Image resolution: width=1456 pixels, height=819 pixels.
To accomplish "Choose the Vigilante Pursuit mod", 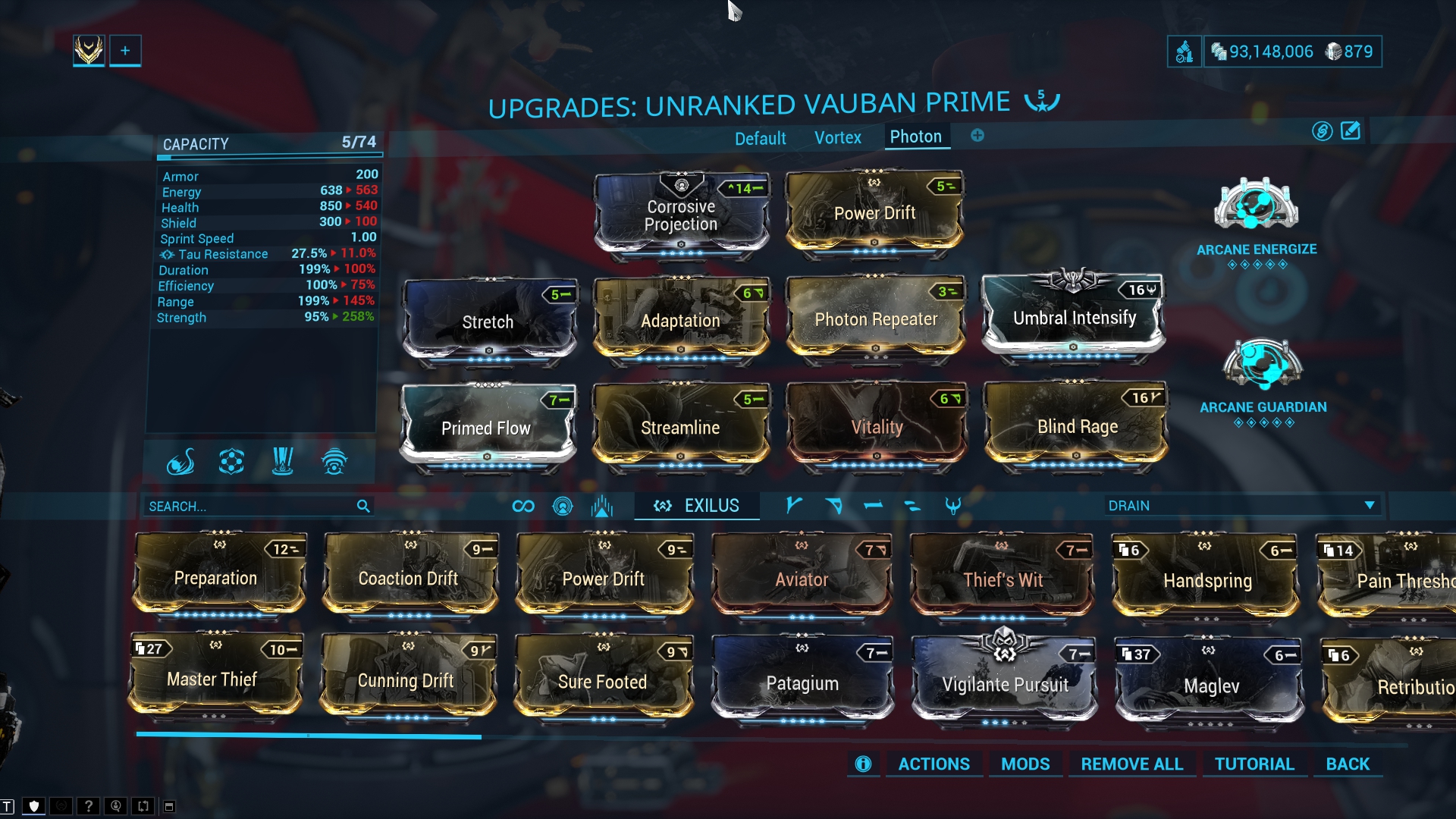I will click(x=1005, y=684).
